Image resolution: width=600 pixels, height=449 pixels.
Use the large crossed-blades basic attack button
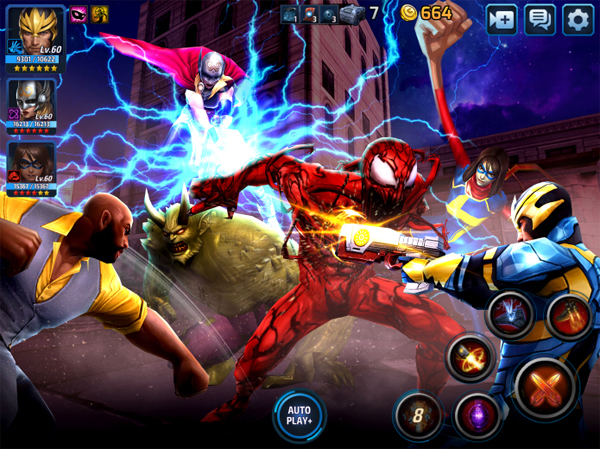click(x=546, y=388)
